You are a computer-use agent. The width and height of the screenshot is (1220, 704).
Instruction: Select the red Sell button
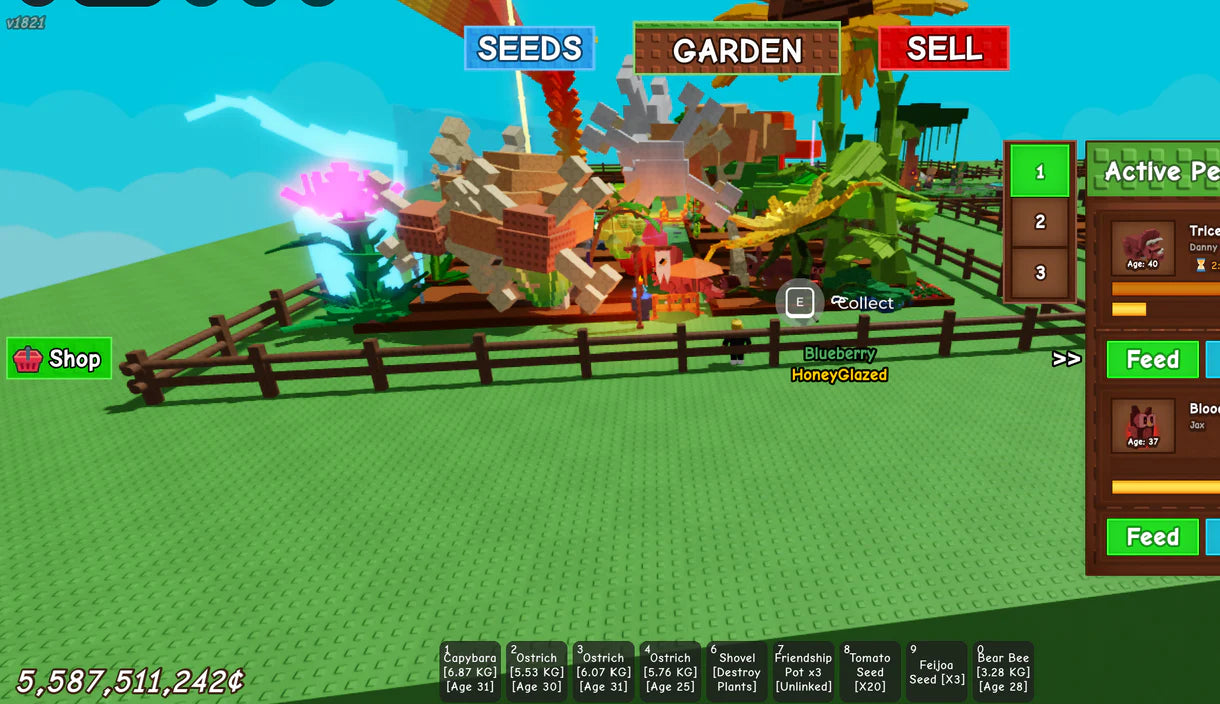(x=943, y=48)
